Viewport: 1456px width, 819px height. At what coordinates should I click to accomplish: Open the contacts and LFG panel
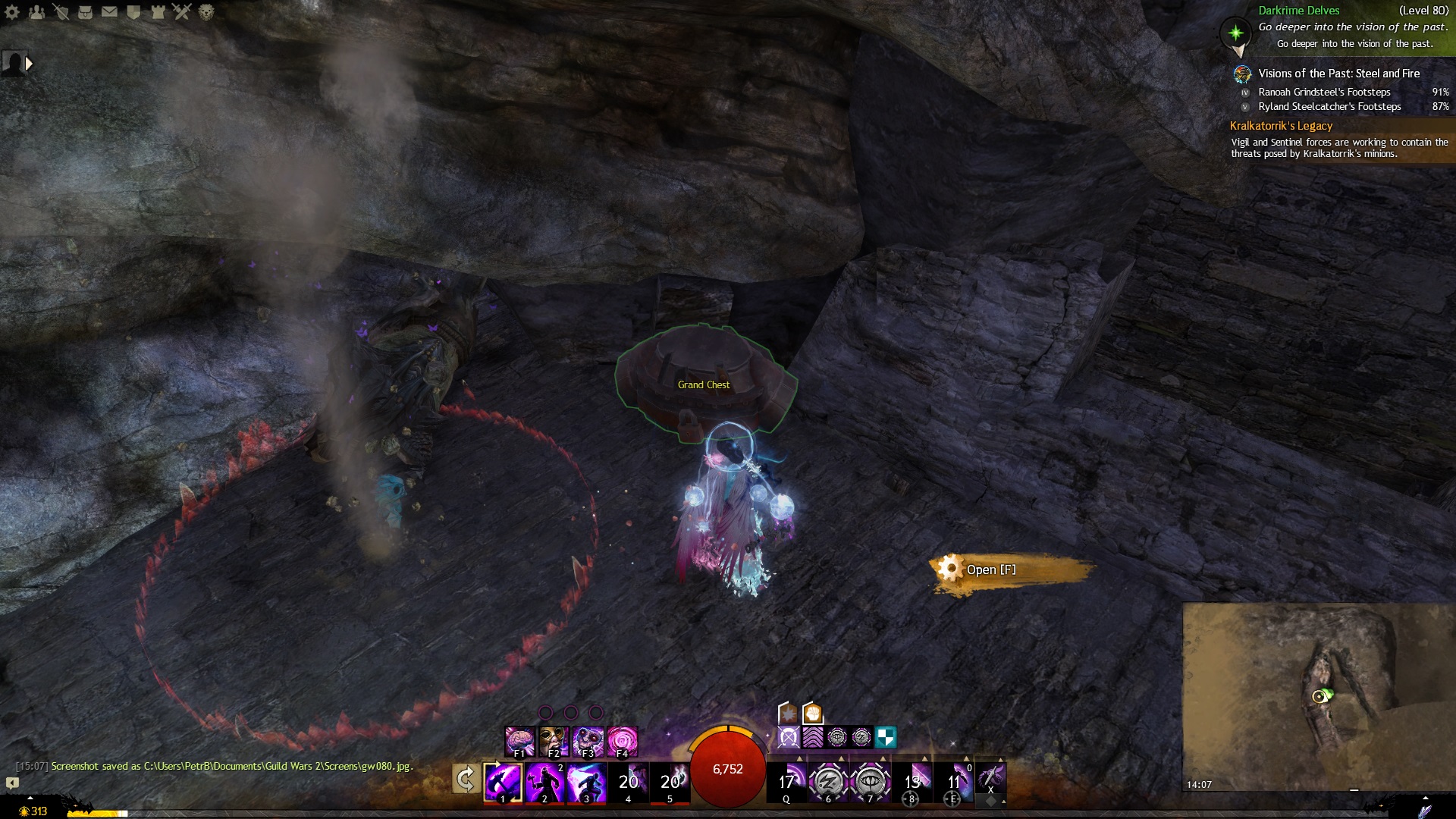(x=36, y=11)
